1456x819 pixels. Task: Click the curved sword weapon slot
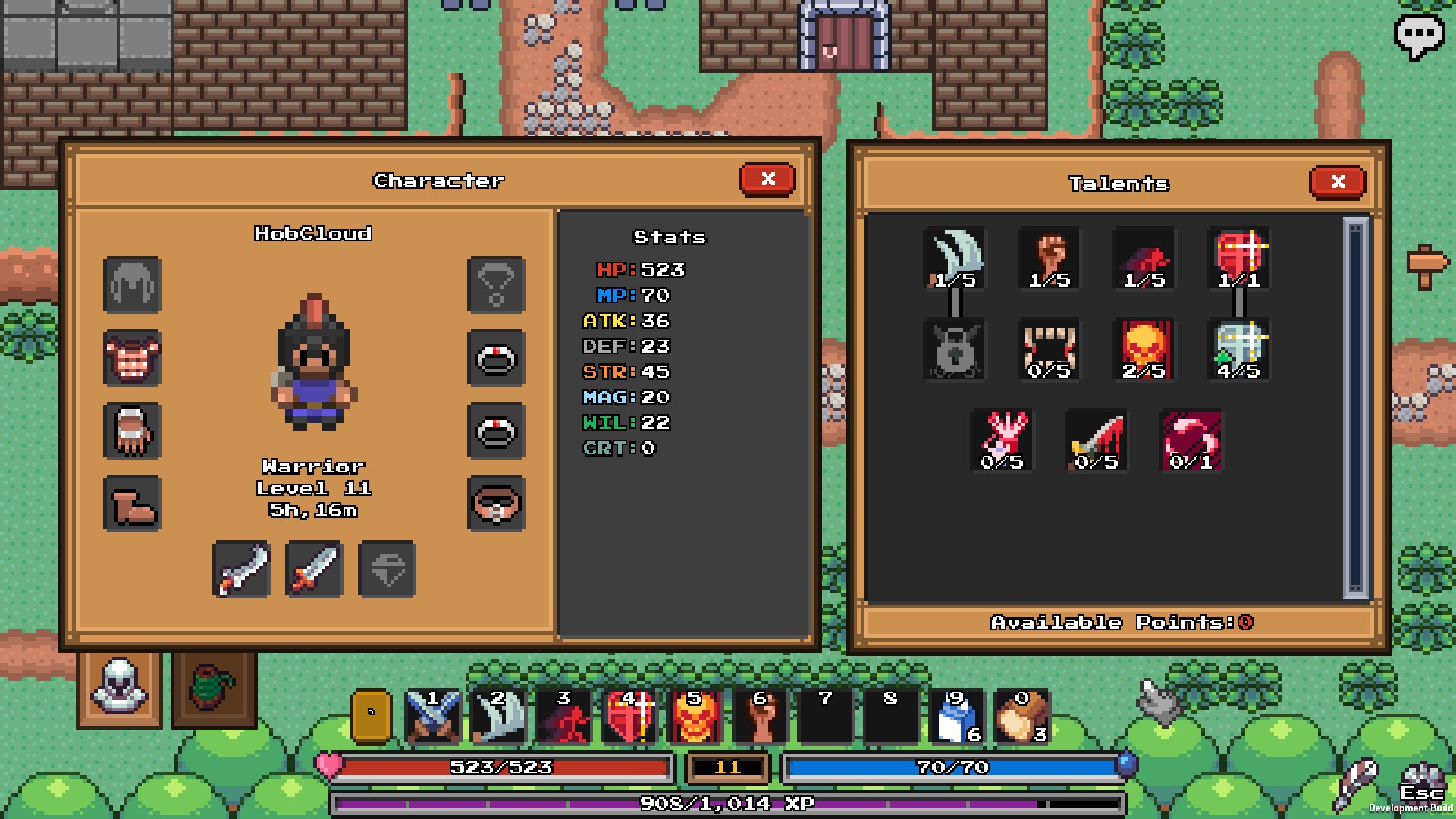click(241, 568)
